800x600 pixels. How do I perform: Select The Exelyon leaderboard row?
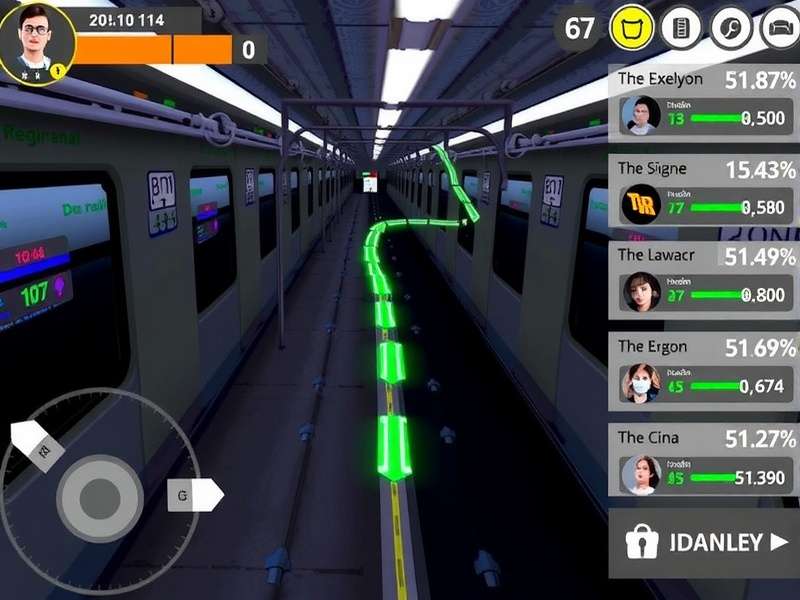coord(704,102)
